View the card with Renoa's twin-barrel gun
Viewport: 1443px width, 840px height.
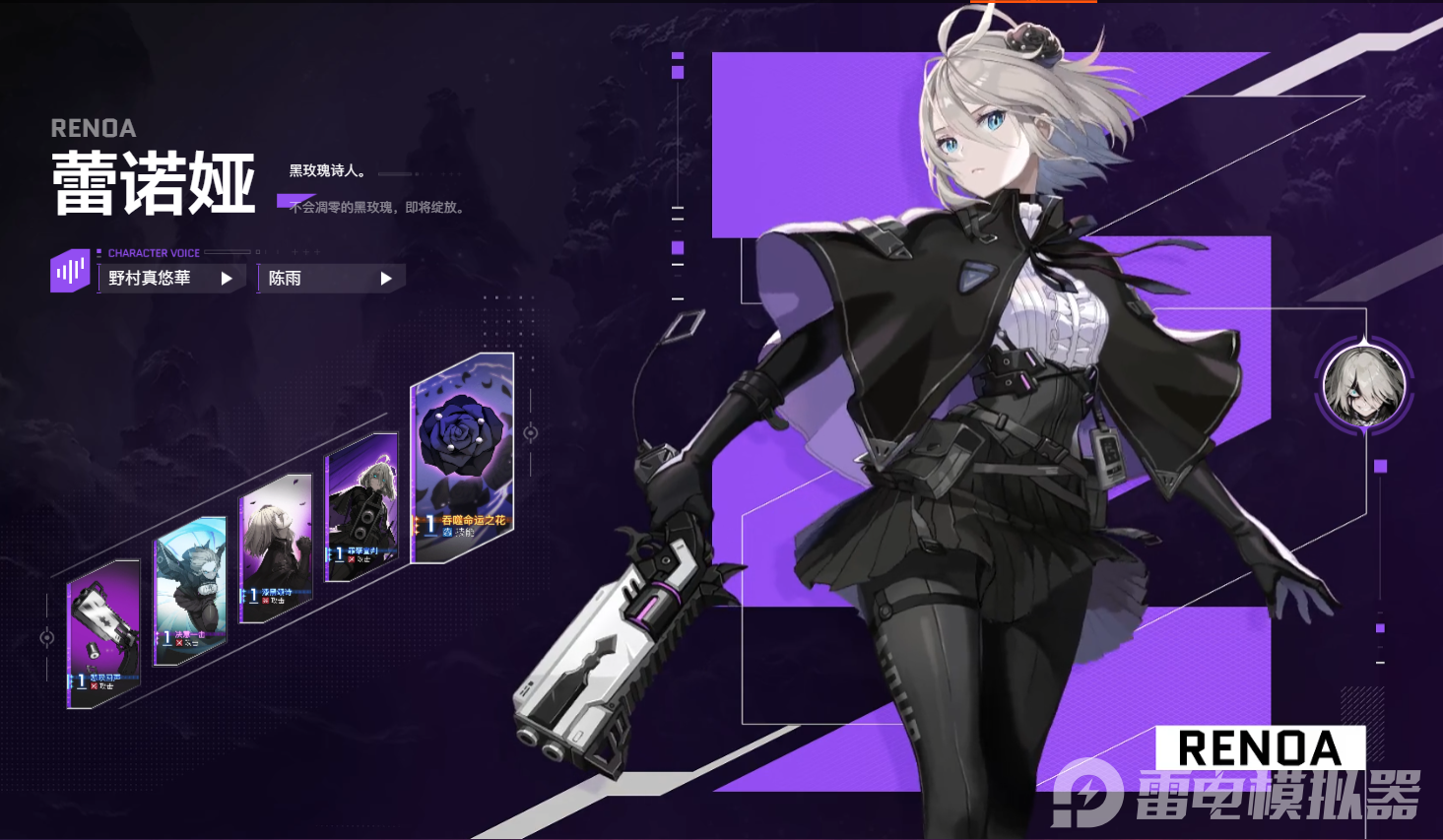point(361,508)
